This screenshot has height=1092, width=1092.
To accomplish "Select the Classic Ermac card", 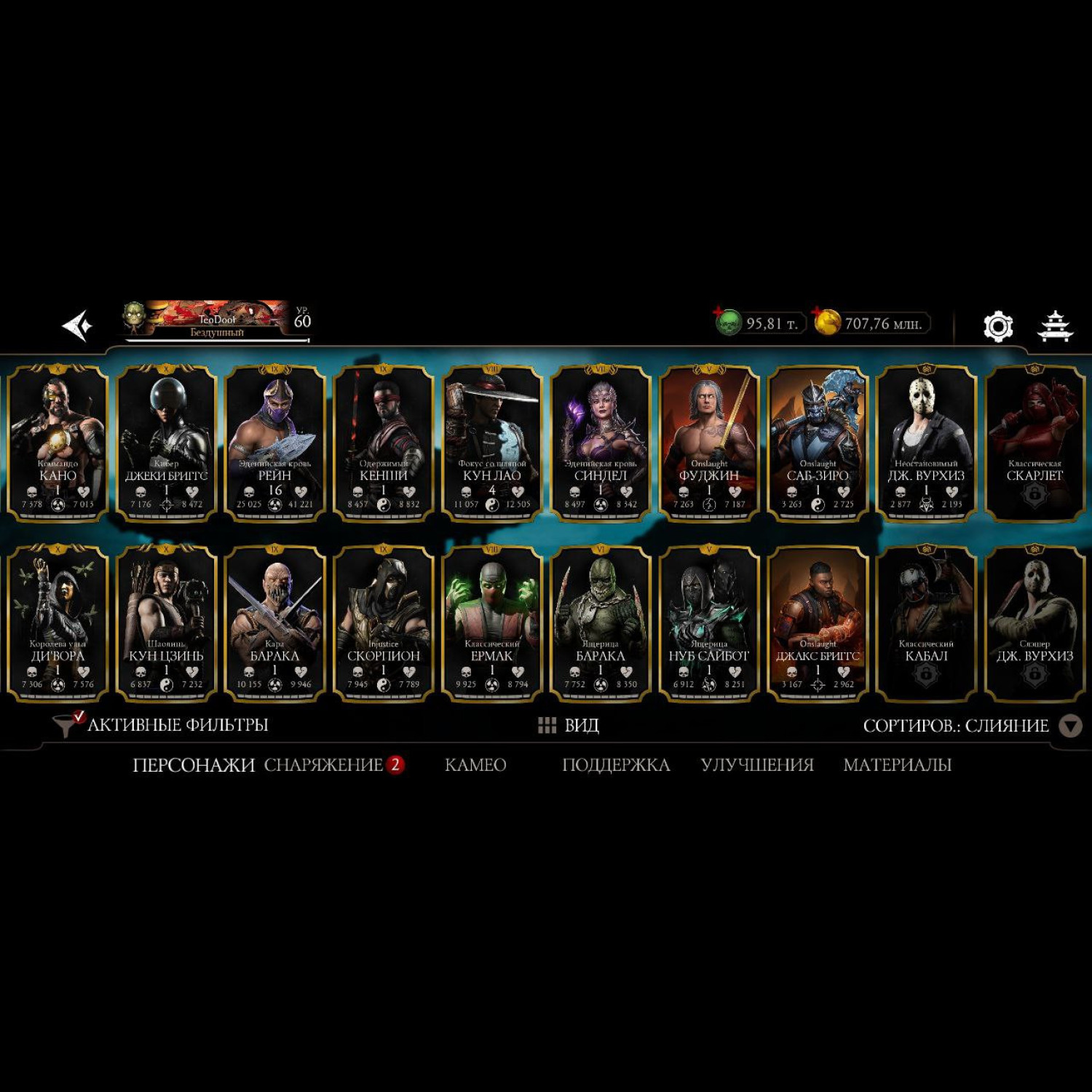I will [x=492, y=623].
